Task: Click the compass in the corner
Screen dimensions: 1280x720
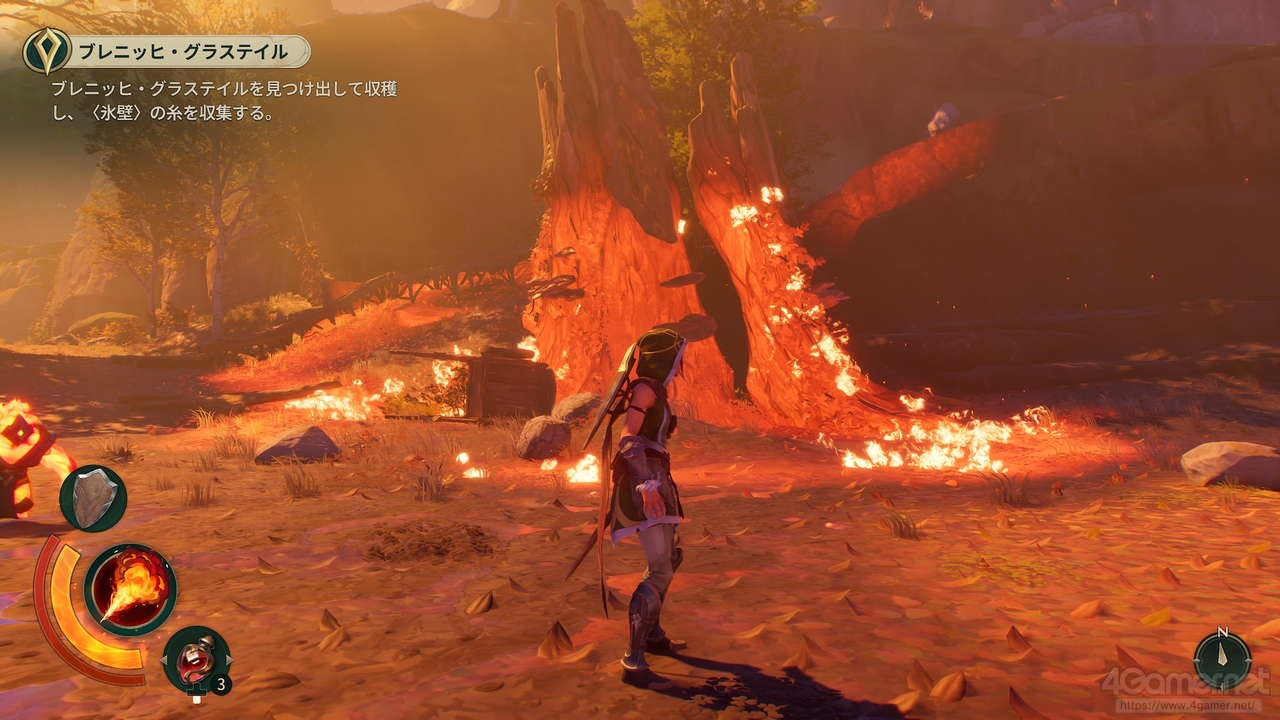Action: (x=1222, y=660)
